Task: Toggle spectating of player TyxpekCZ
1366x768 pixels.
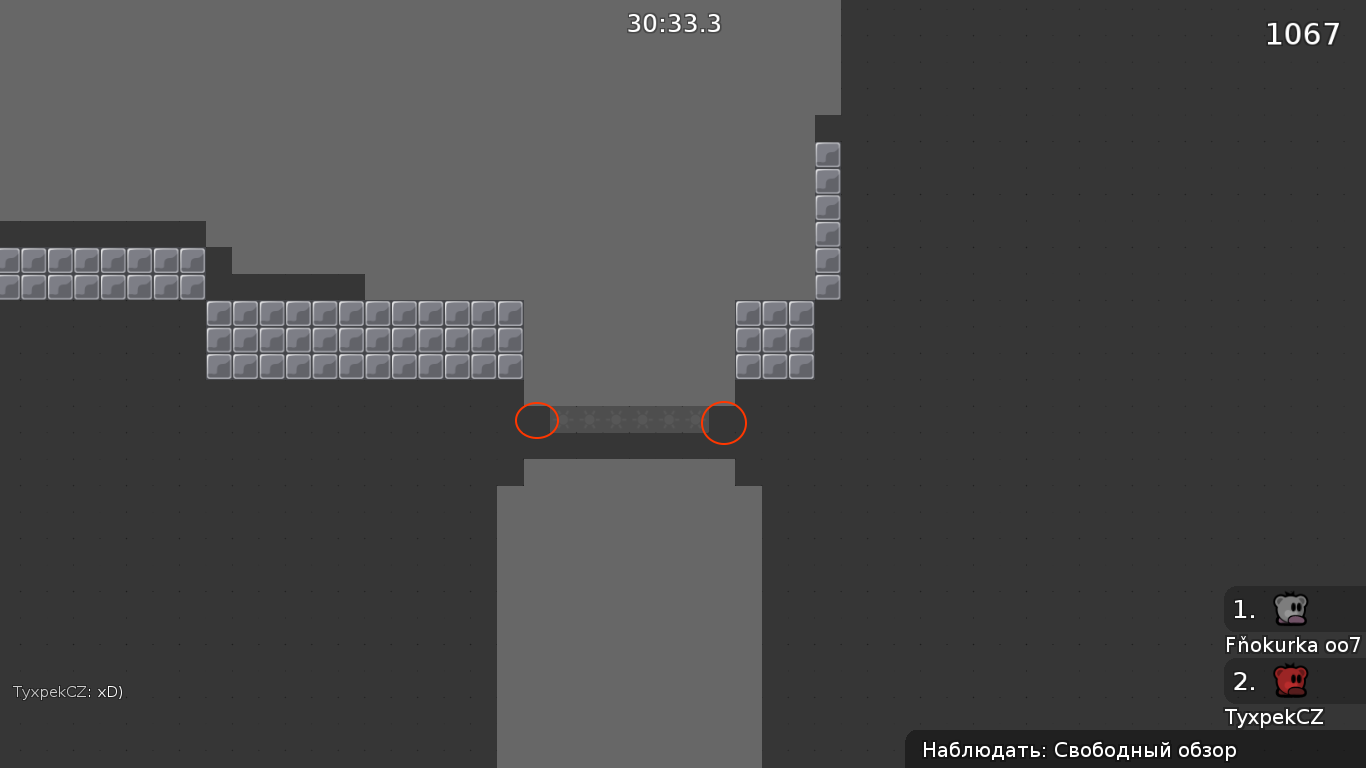Action: pyautogui.click(x=1274, y=717)
